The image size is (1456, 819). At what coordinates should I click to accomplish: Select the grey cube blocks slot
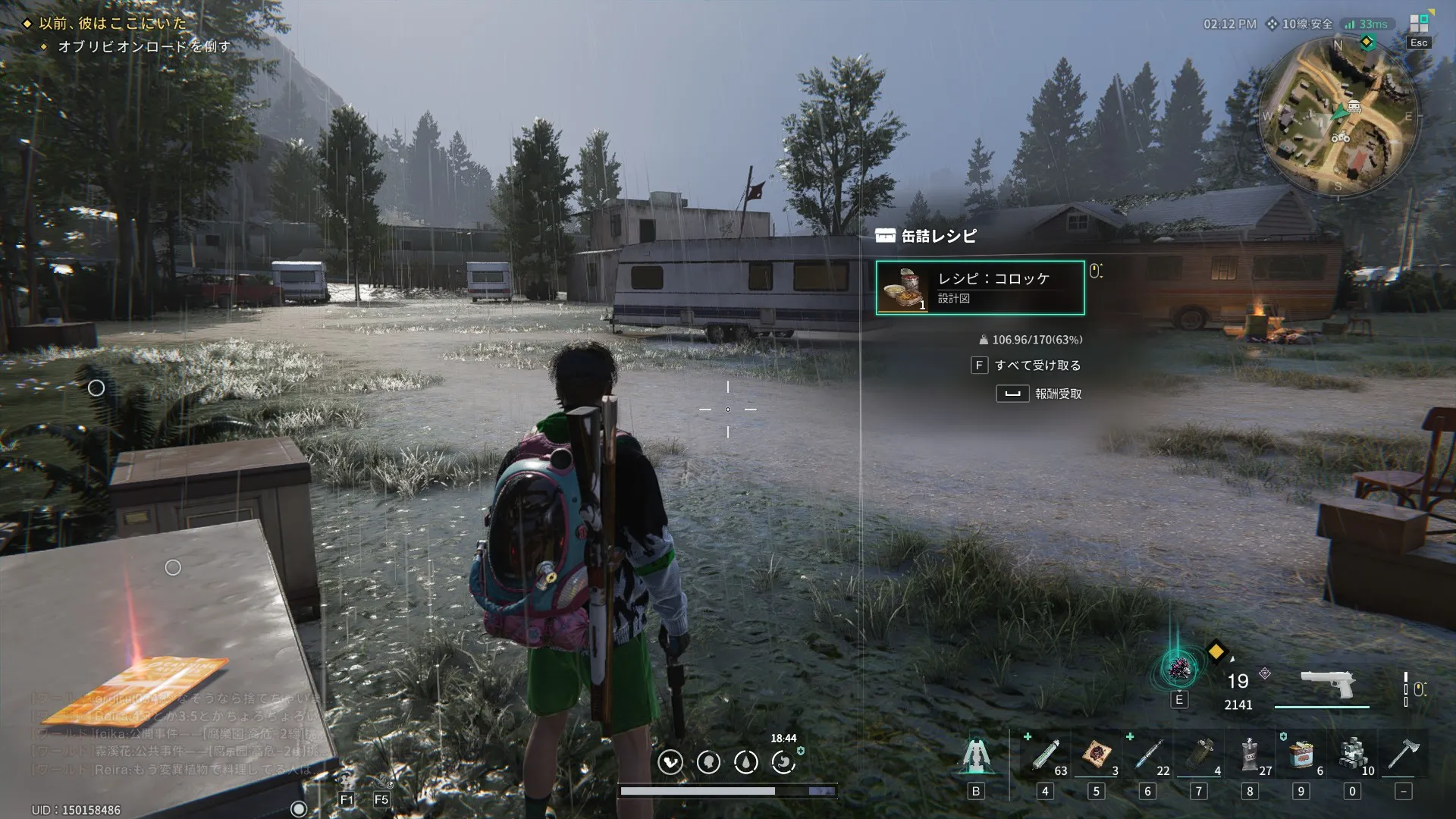click(1352, 755)
